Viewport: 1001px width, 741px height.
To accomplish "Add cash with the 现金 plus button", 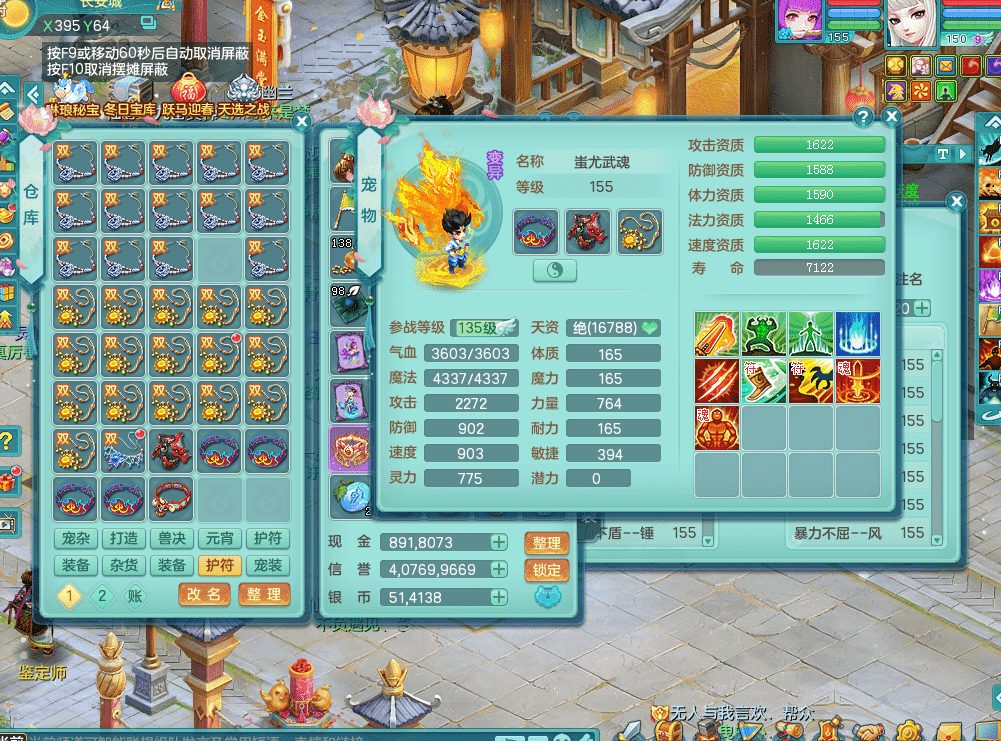I will (x=498, y=543).
